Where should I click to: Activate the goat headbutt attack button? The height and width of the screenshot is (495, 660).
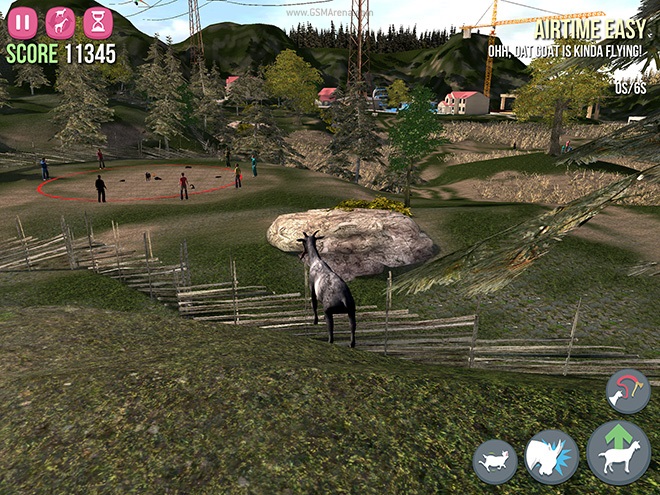(552, 459)
